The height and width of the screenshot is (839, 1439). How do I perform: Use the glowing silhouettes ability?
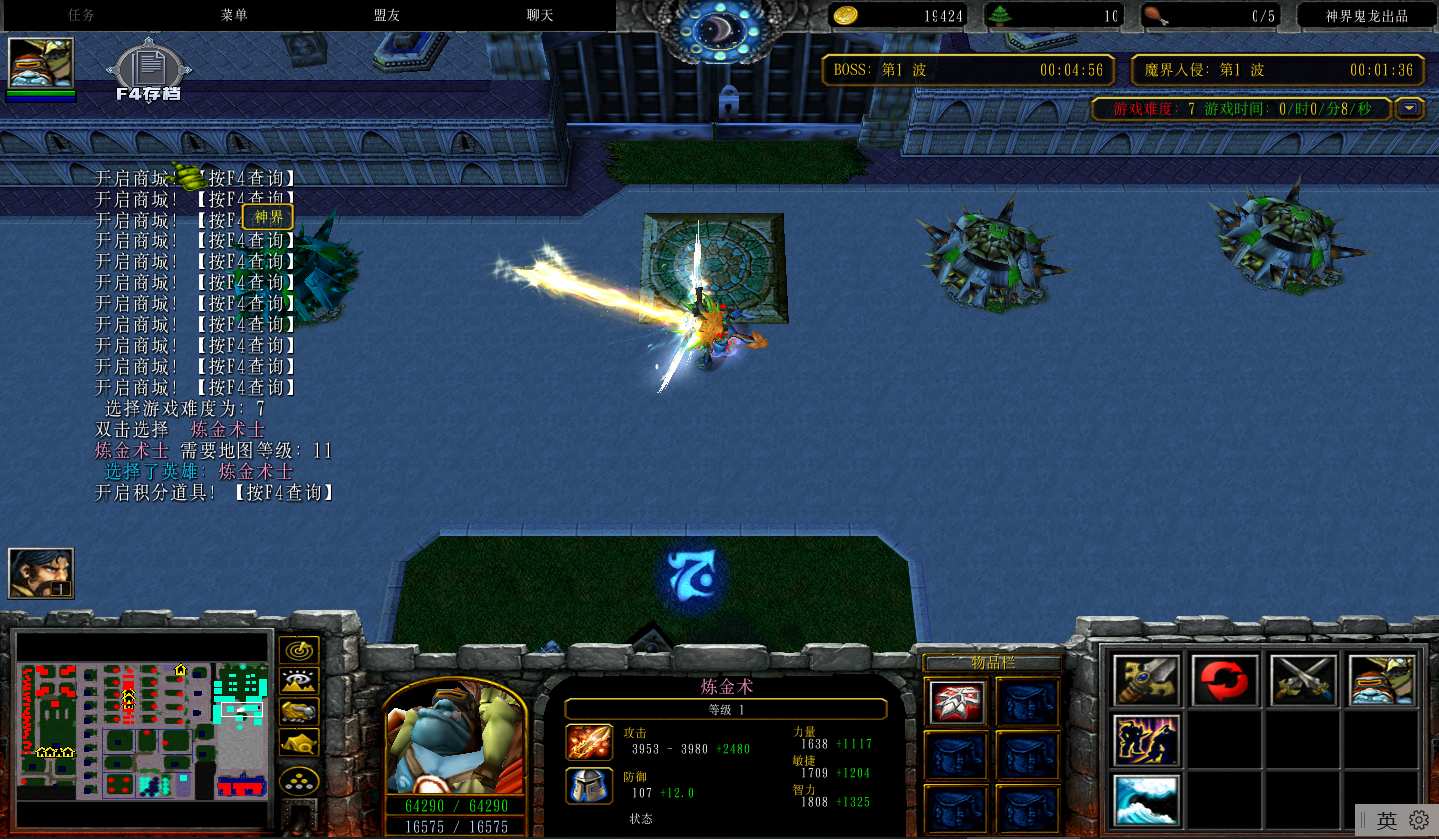1146,740
